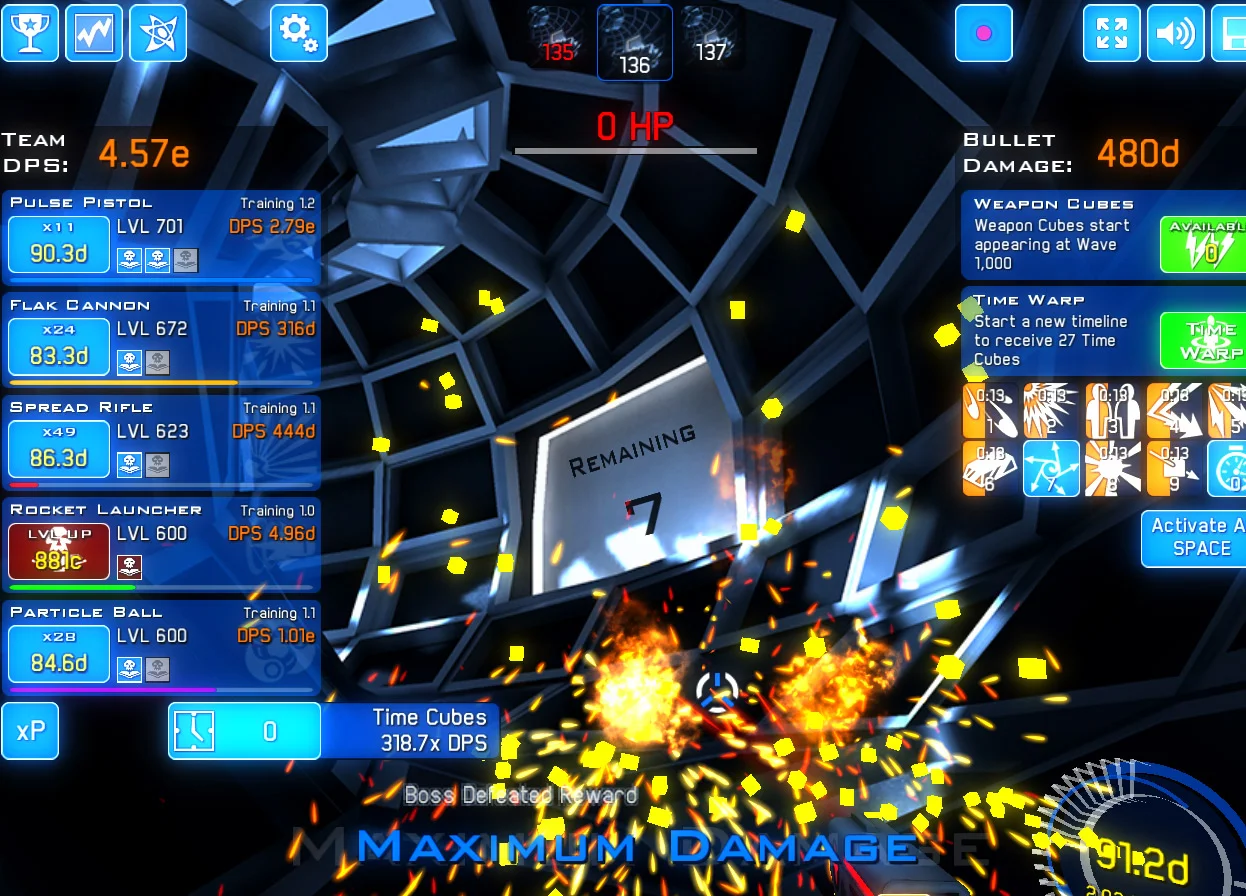
Task: Upgrade Particle Ball for 84.6d
Action: click(x=59, y=654)
